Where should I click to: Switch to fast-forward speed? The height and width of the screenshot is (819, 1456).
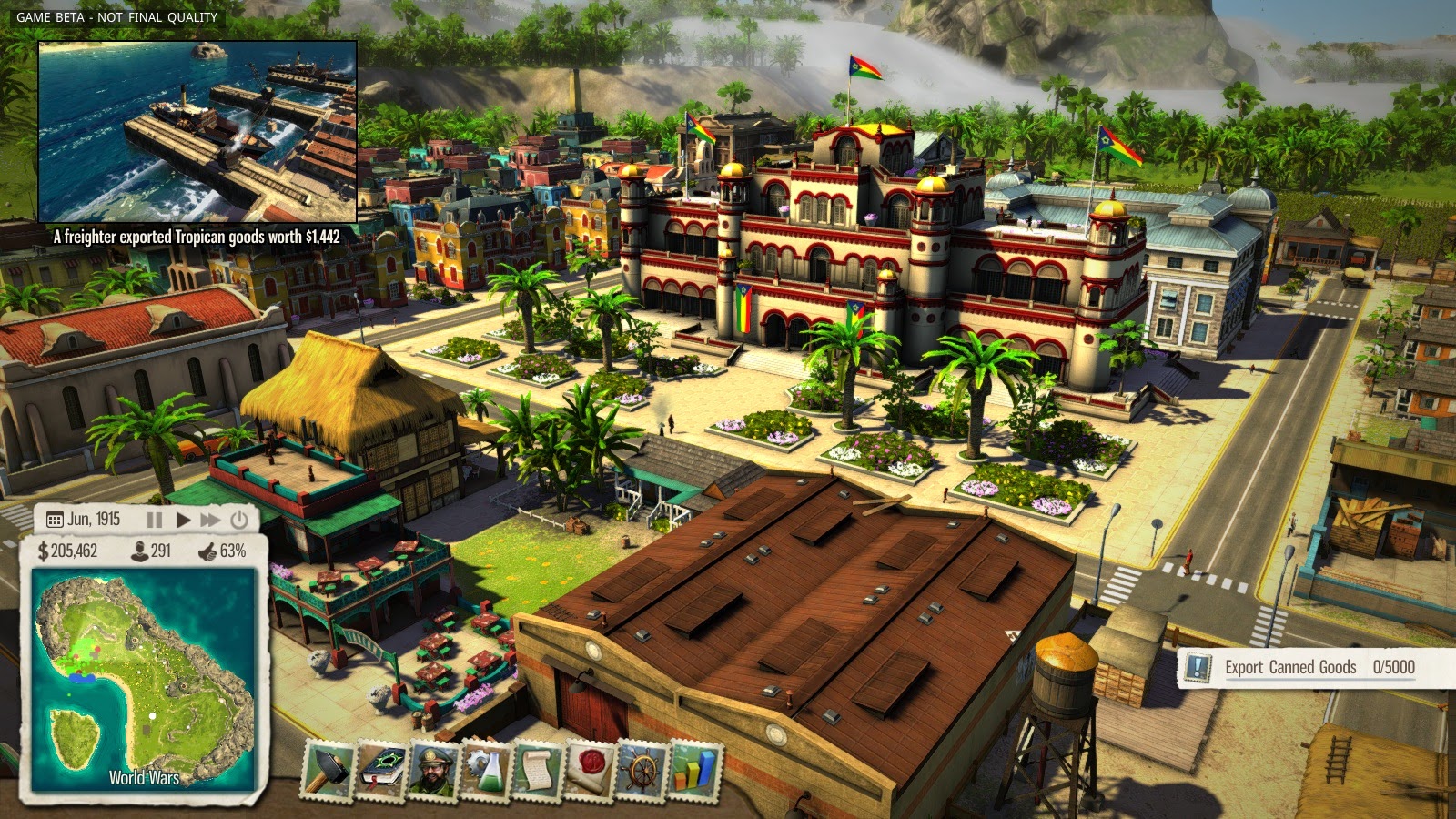pos(210,520)
